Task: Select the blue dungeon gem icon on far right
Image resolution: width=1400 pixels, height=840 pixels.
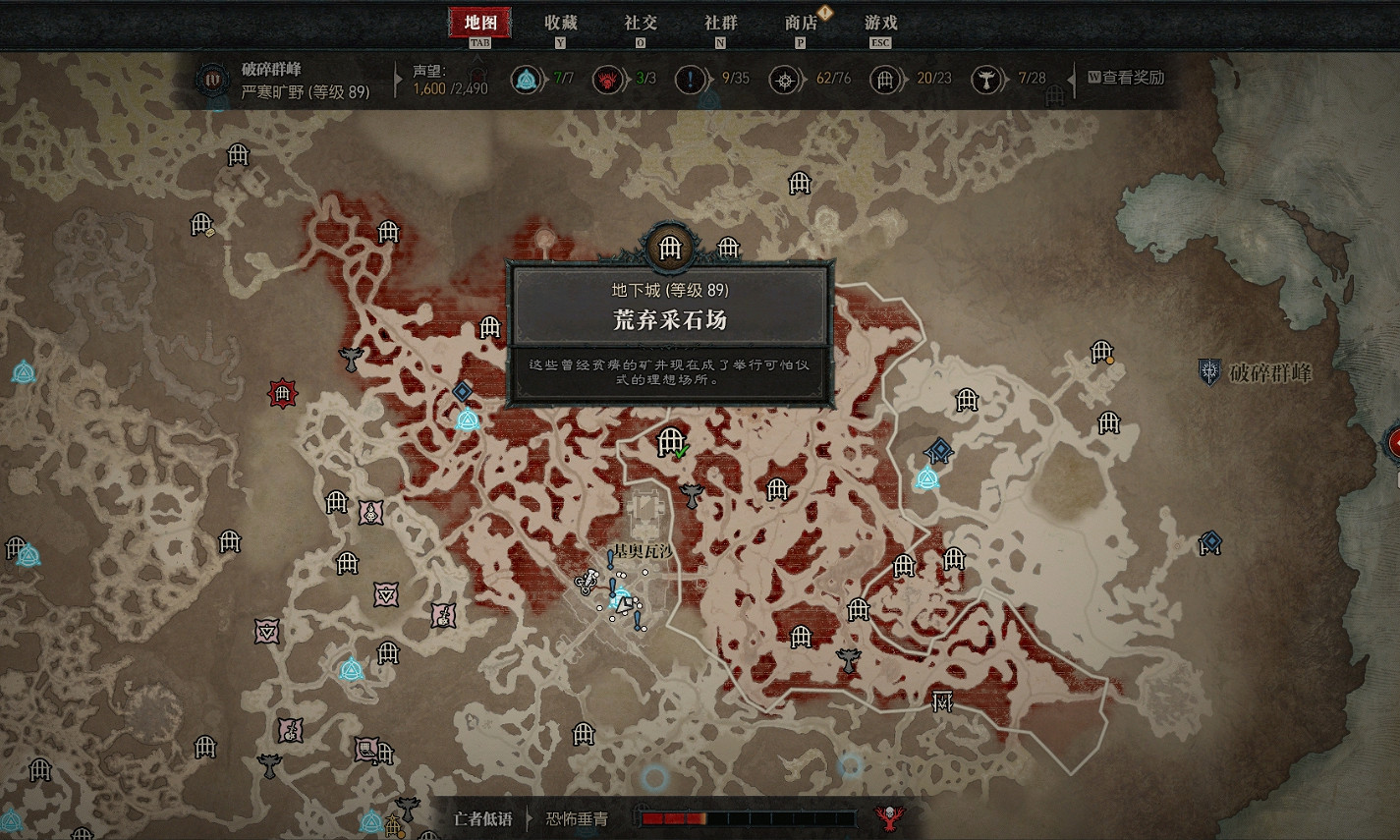Action: tap(1210, 540)
